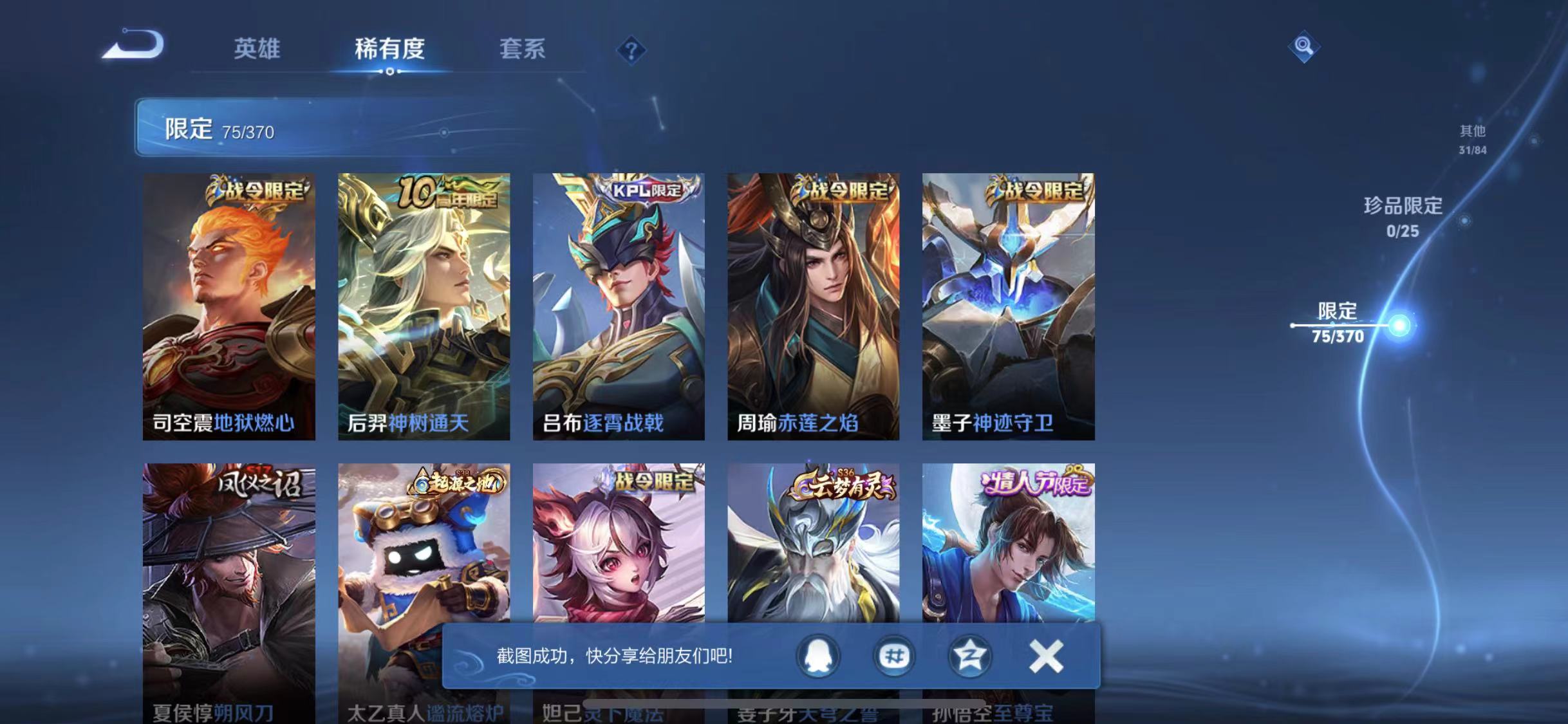Share screenshot to QZone star icon
The image size is (1568, 724).
click(972, 657)
